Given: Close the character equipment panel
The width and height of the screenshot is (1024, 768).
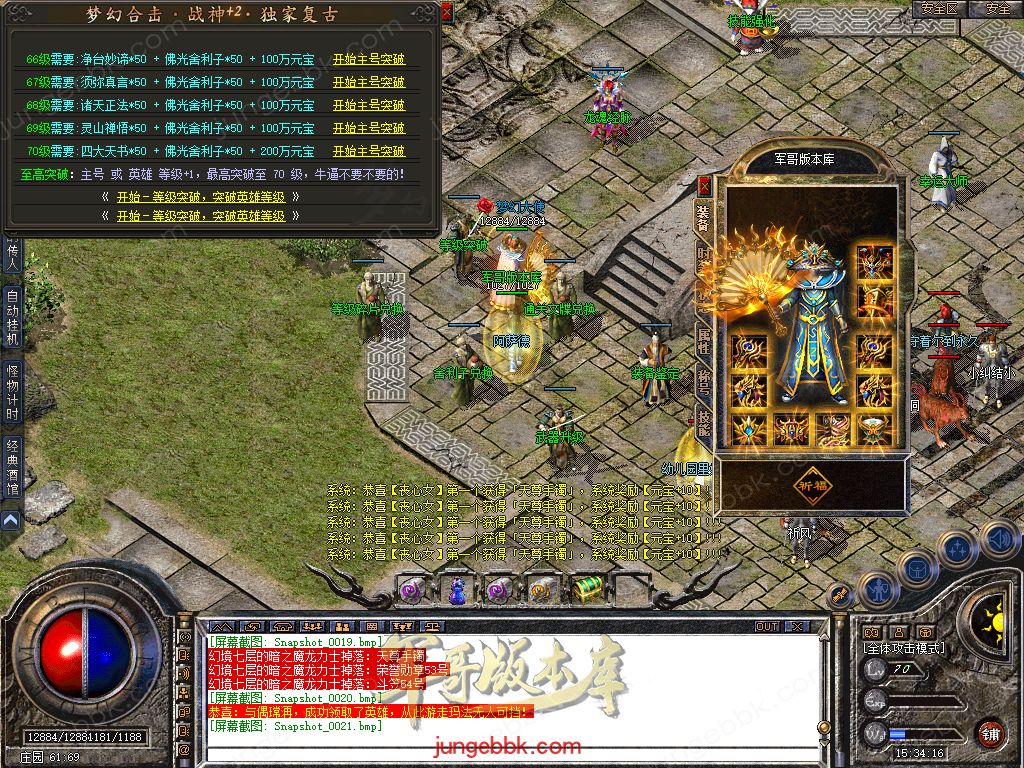Looking at the screenshot, I should [704, 186].
